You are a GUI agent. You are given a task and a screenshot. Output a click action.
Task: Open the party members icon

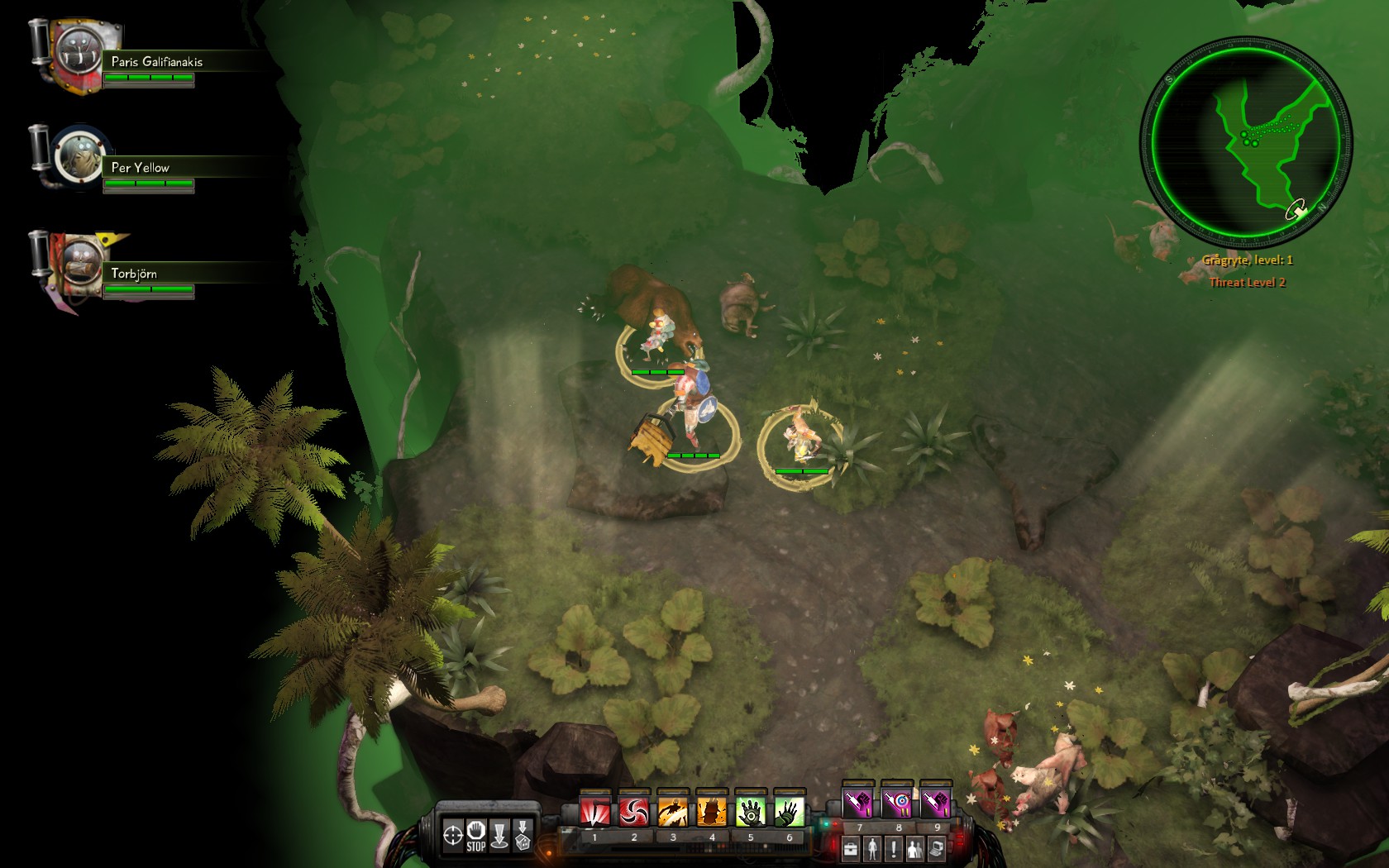pyautogui.click(x=914, y=848)
